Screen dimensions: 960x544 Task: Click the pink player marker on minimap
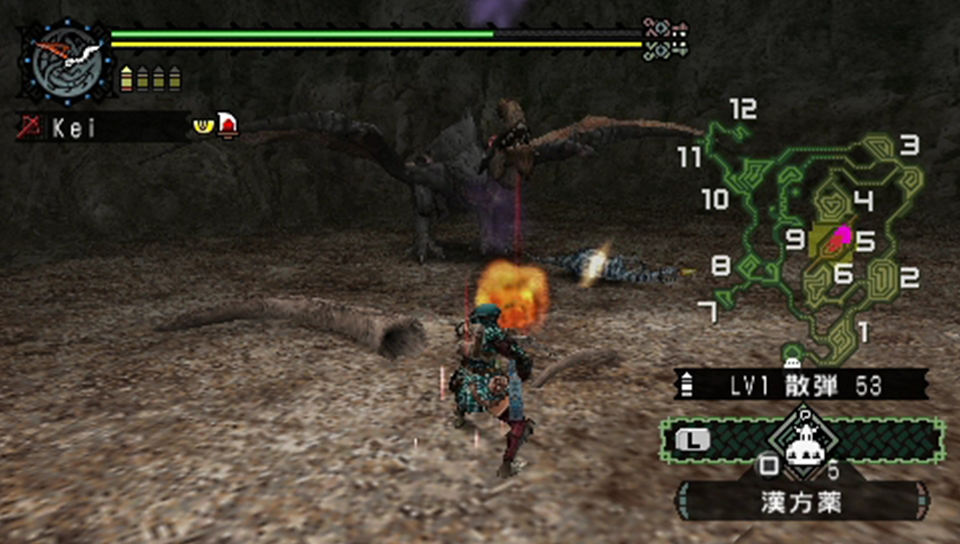point(842,236)
